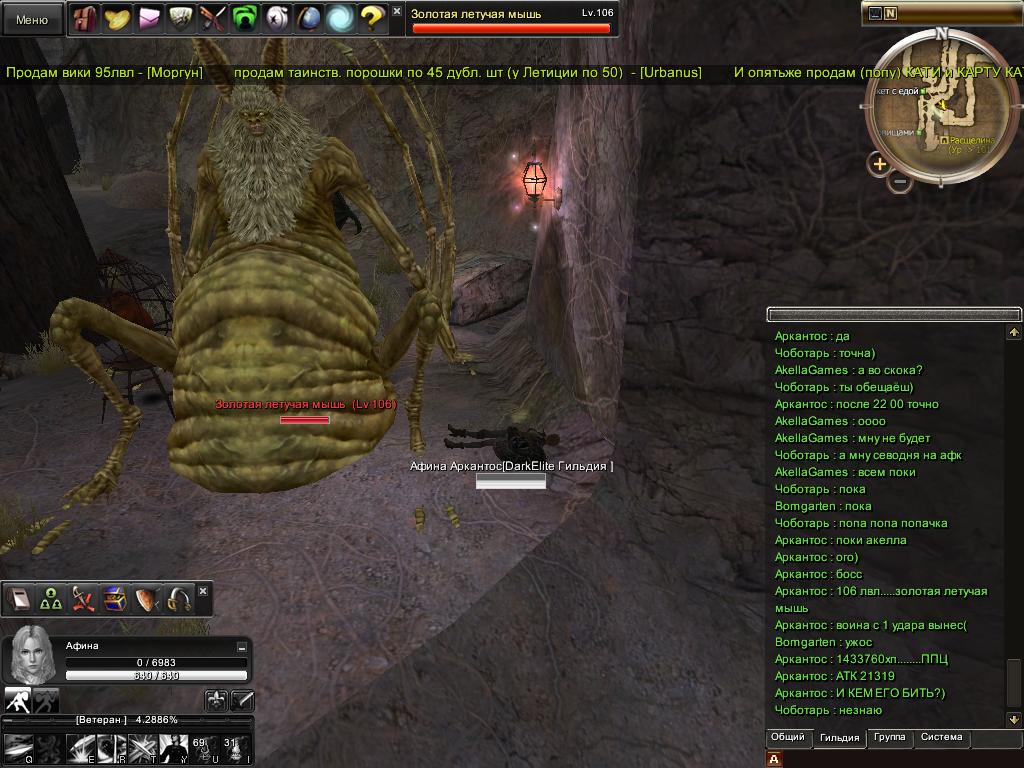This screenshot has height=768, width=1024.
Task: Open the pink mail envelope
Action: 149,18
